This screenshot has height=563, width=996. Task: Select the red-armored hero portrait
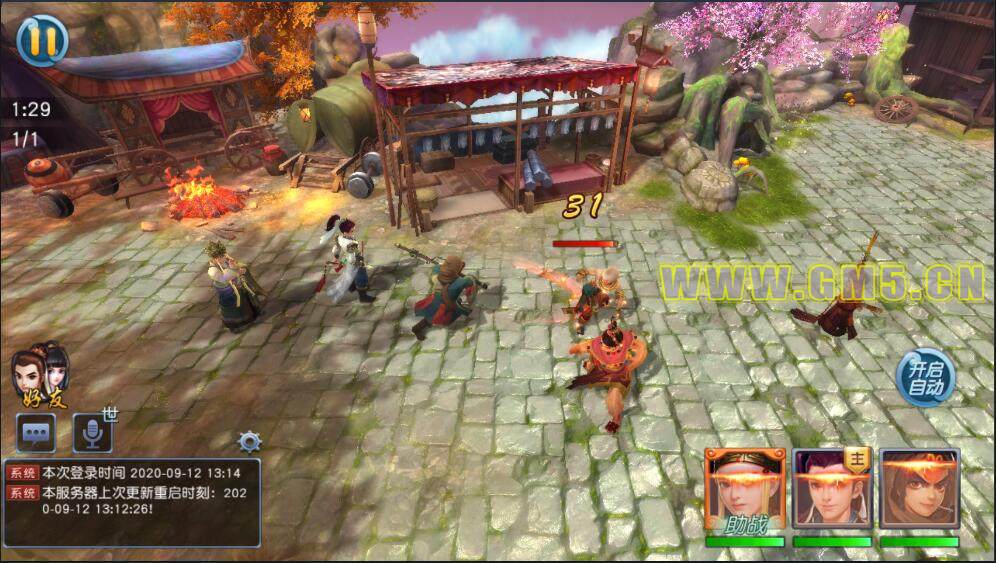(919, 489)
